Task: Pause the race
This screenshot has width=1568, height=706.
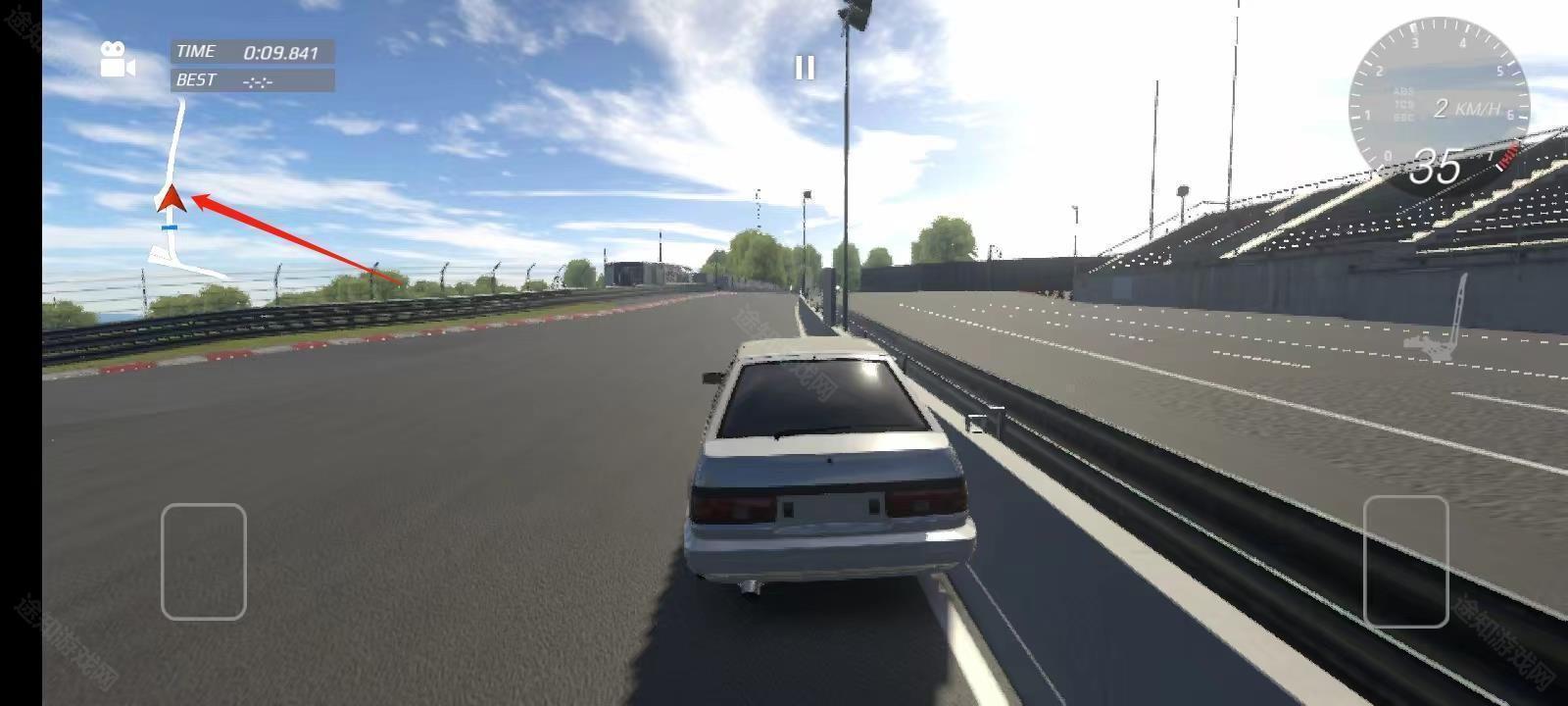Action: pos(805,67)
